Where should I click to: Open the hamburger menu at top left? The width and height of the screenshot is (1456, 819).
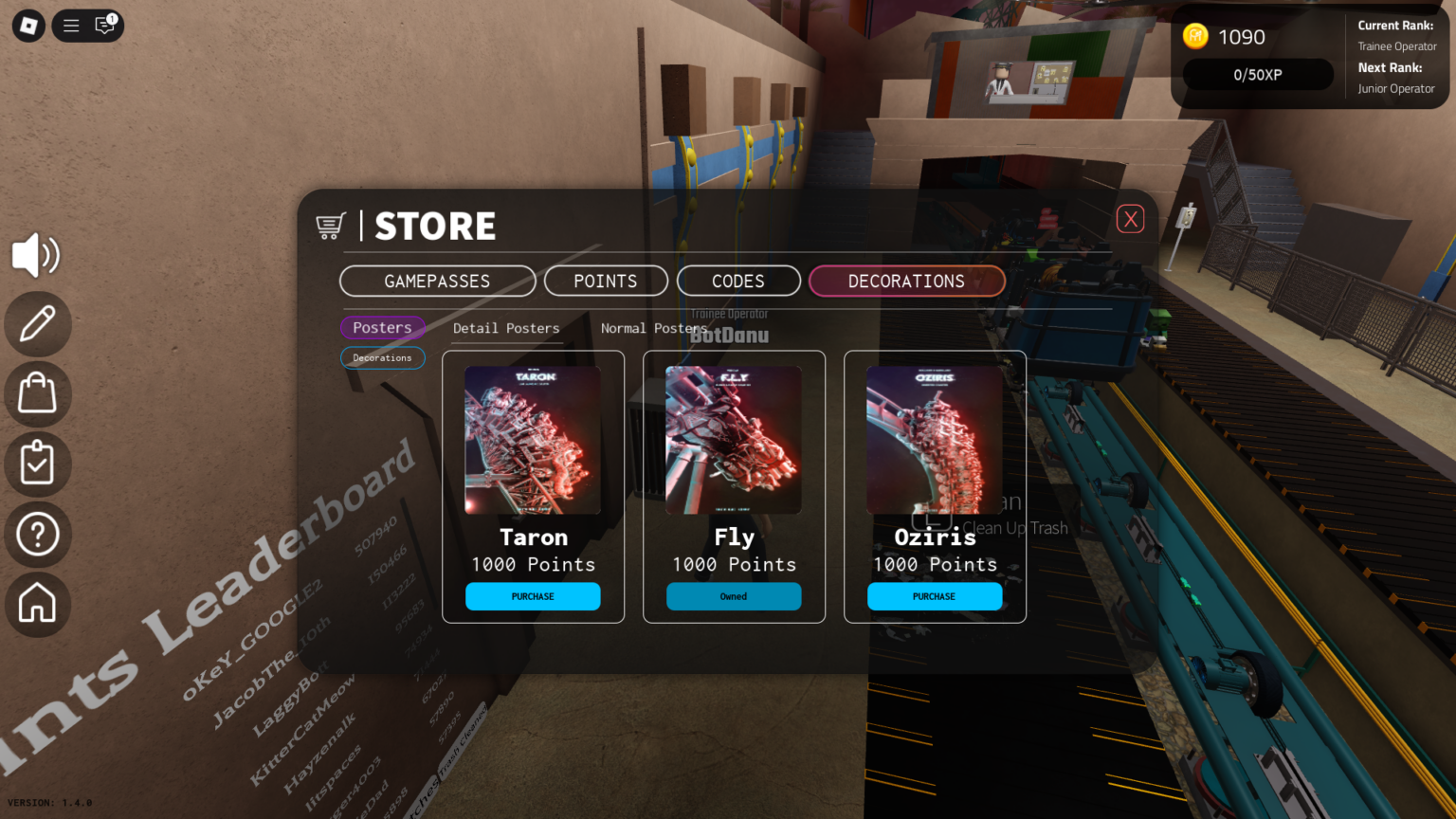point(70,26)
